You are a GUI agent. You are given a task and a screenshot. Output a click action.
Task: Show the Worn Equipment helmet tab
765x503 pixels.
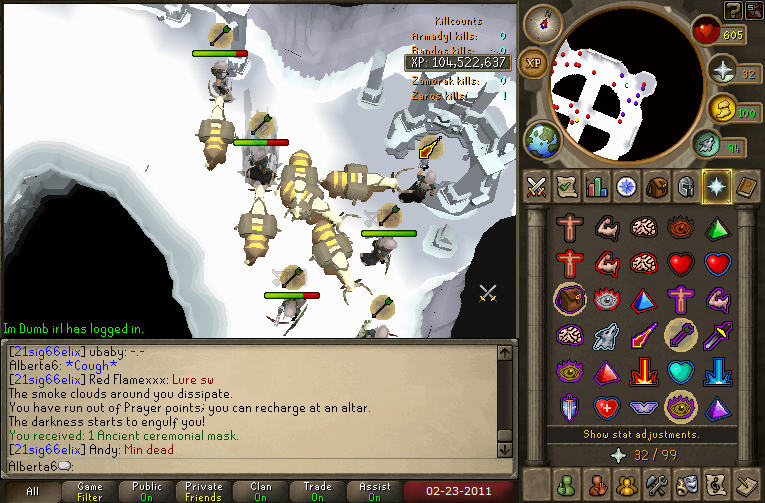tap(686, 186)
